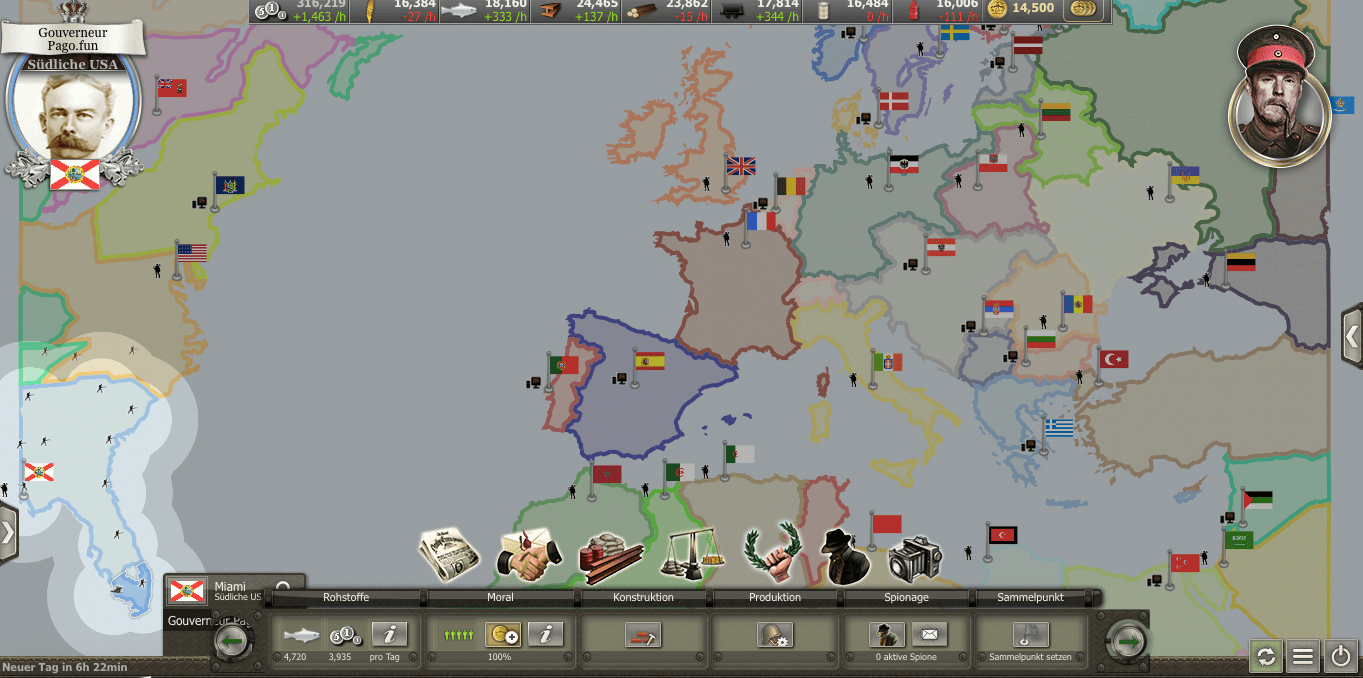Boost morale with the gold coin button
The image size is (1363, 678).
point(503,634)
